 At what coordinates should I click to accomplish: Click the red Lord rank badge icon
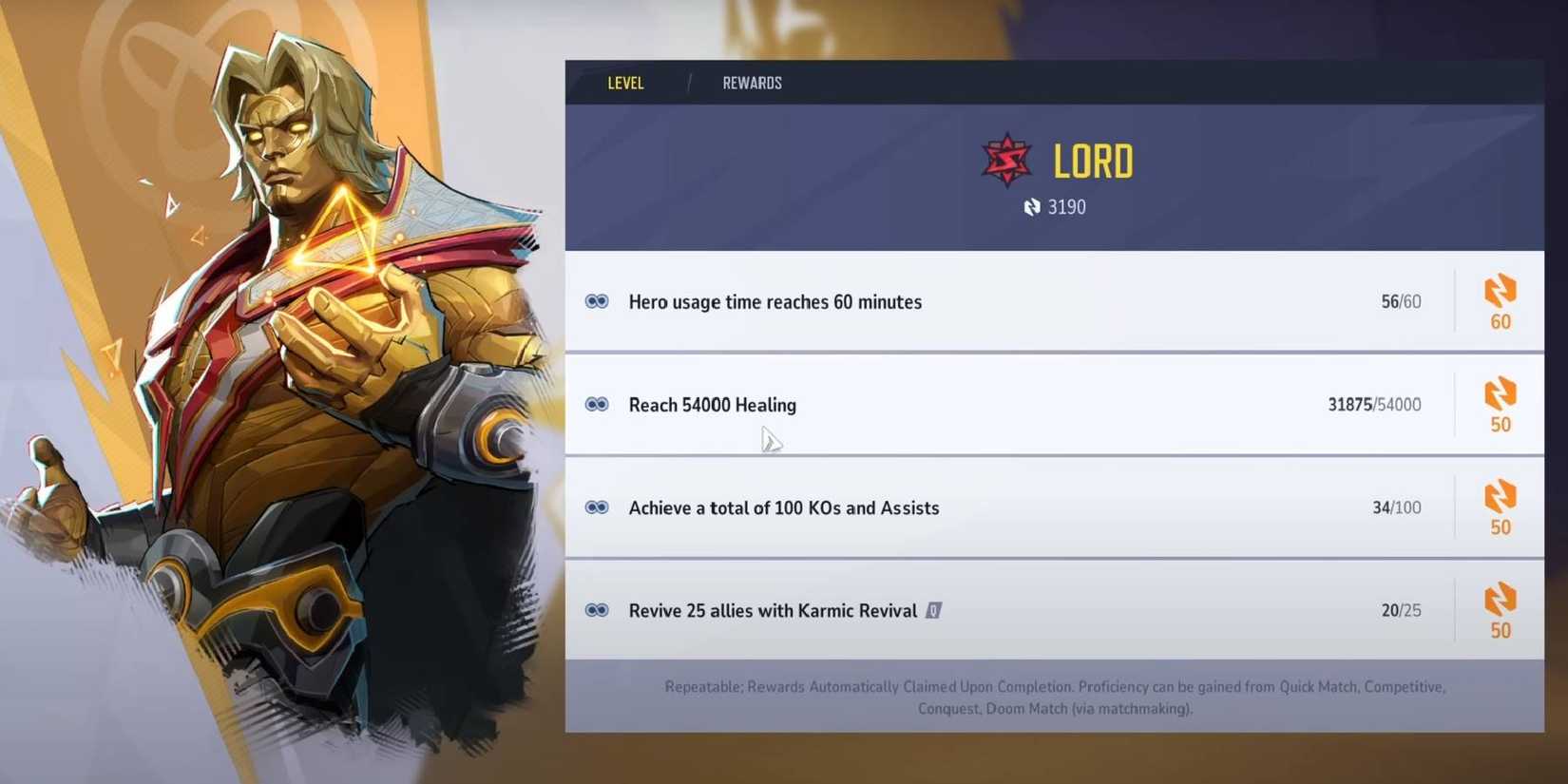[x=1007, y=158]
